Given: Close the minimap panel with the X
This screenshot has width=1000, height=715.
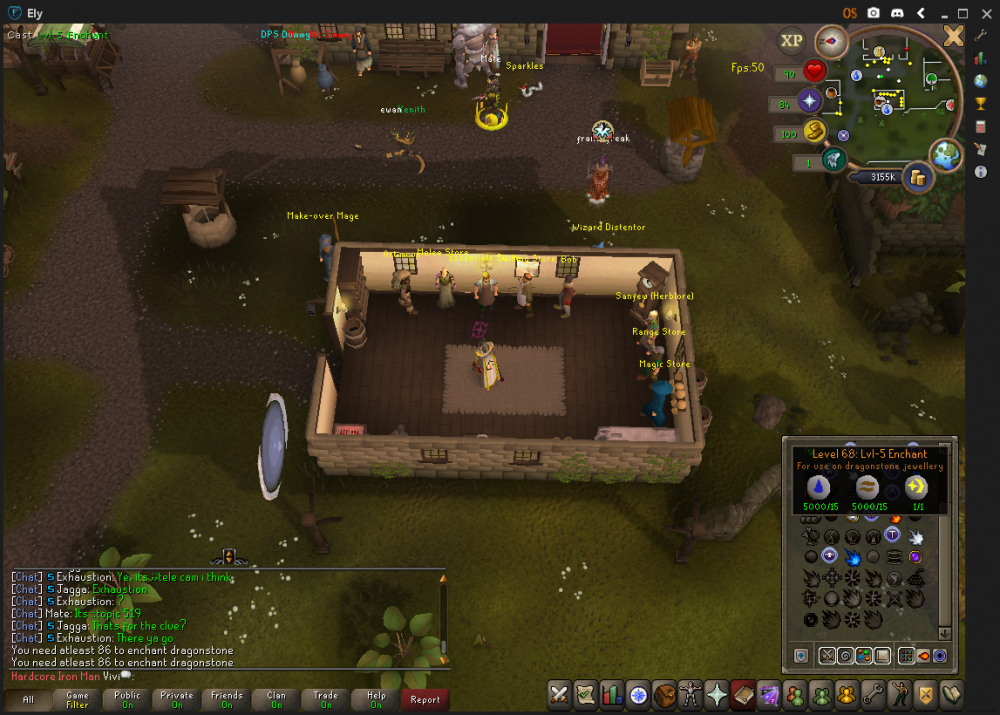Looking at the screenshot, I should point(953,37).
